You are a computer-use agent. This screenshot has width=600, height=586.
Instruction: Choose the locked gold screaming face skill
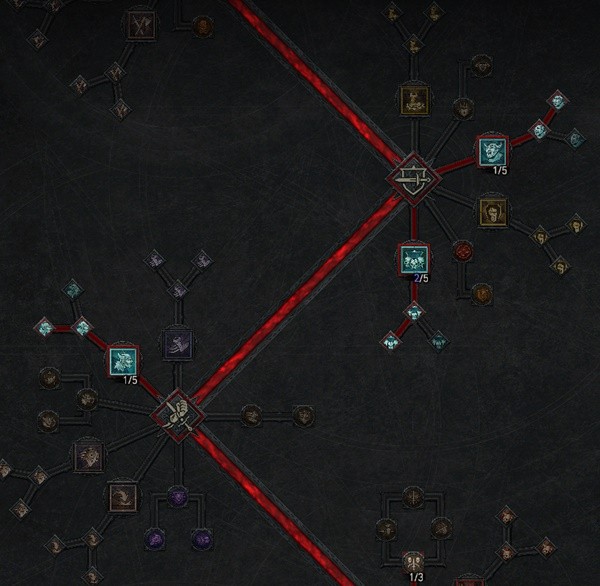click(491, 210)
